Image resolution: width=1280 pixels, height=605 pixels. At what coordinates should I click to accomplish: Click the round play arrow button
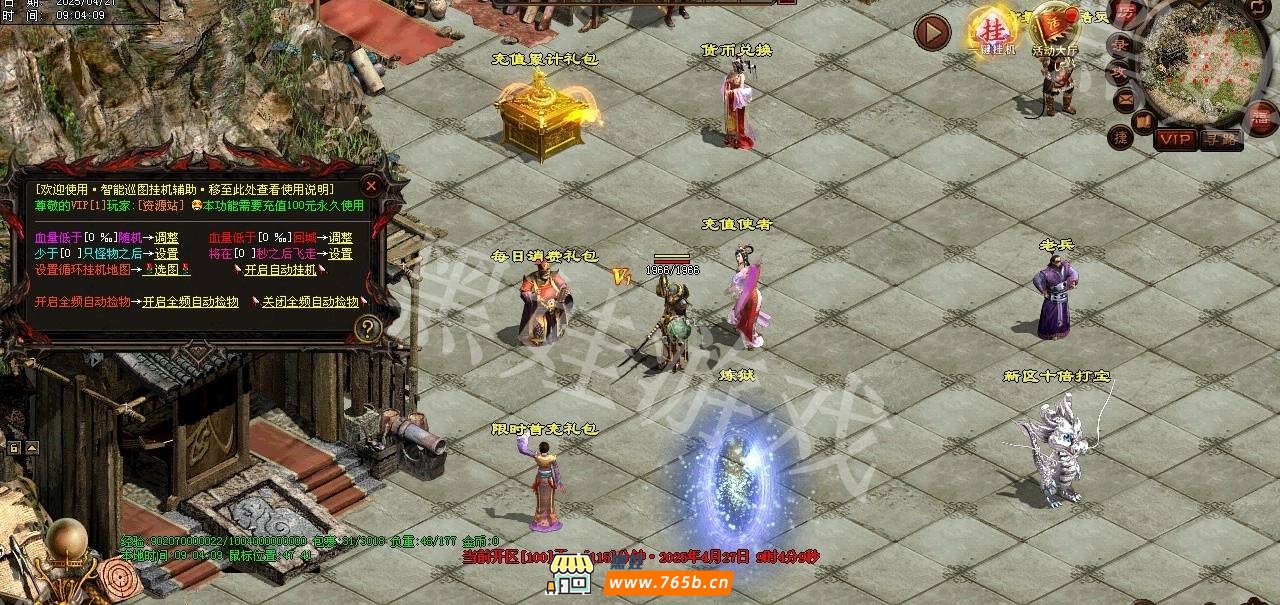[x=932, y=33]
